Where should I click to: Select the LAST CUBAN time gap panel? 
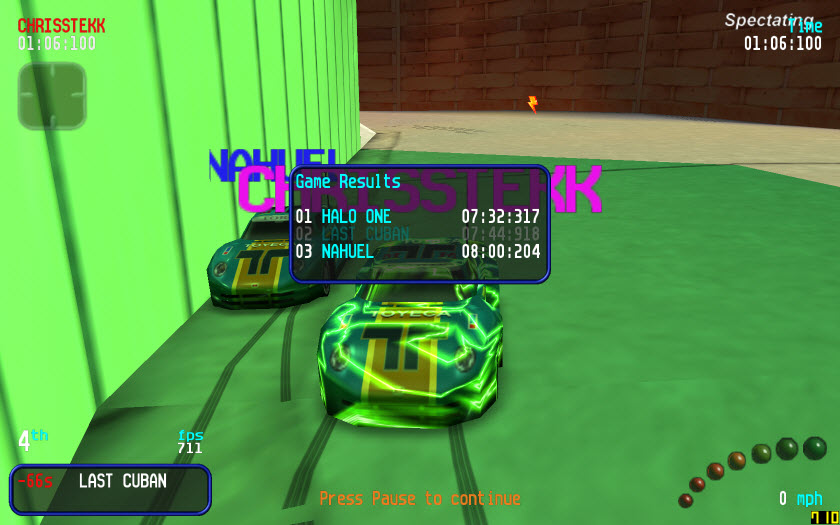click(110, 489)
